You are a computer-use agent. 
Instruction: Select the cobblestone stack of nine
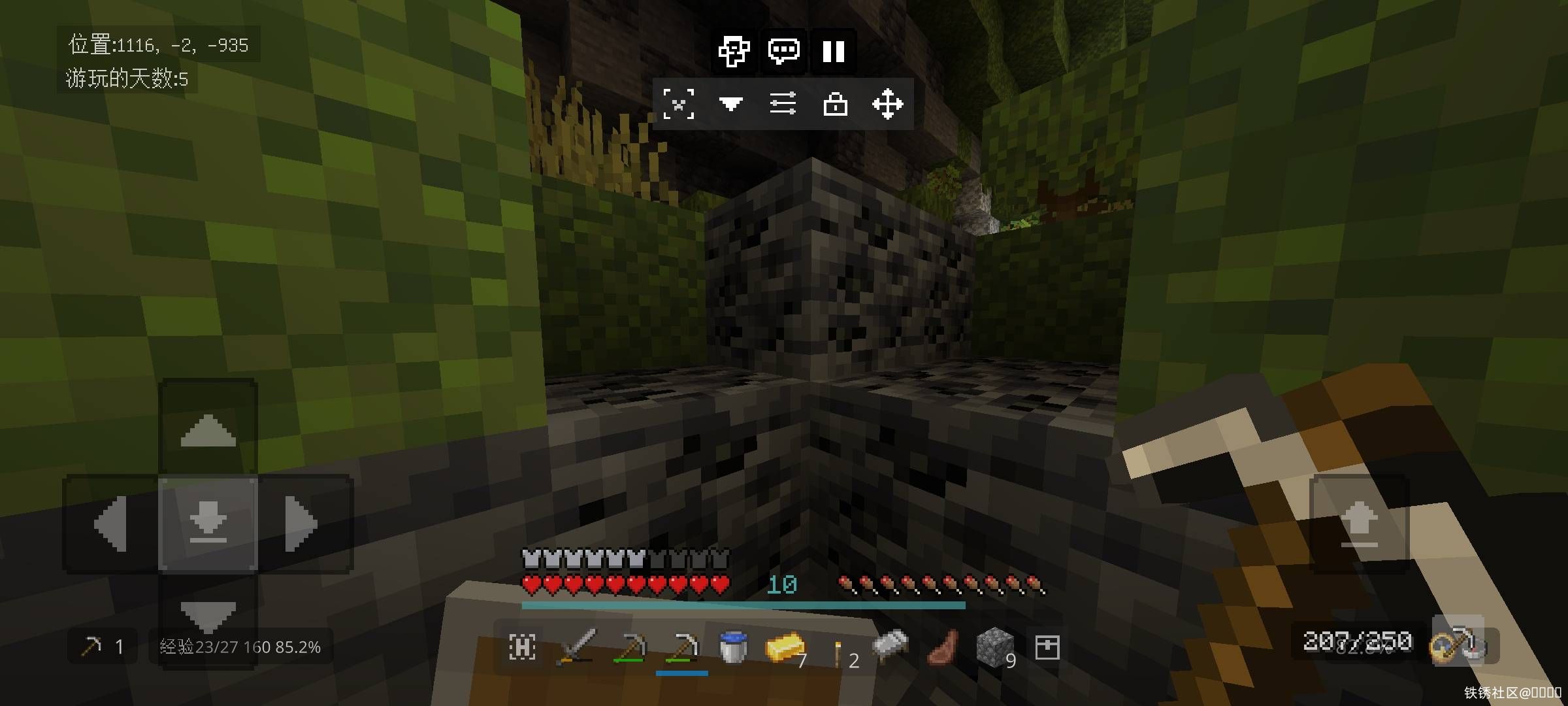coord(994,647)
